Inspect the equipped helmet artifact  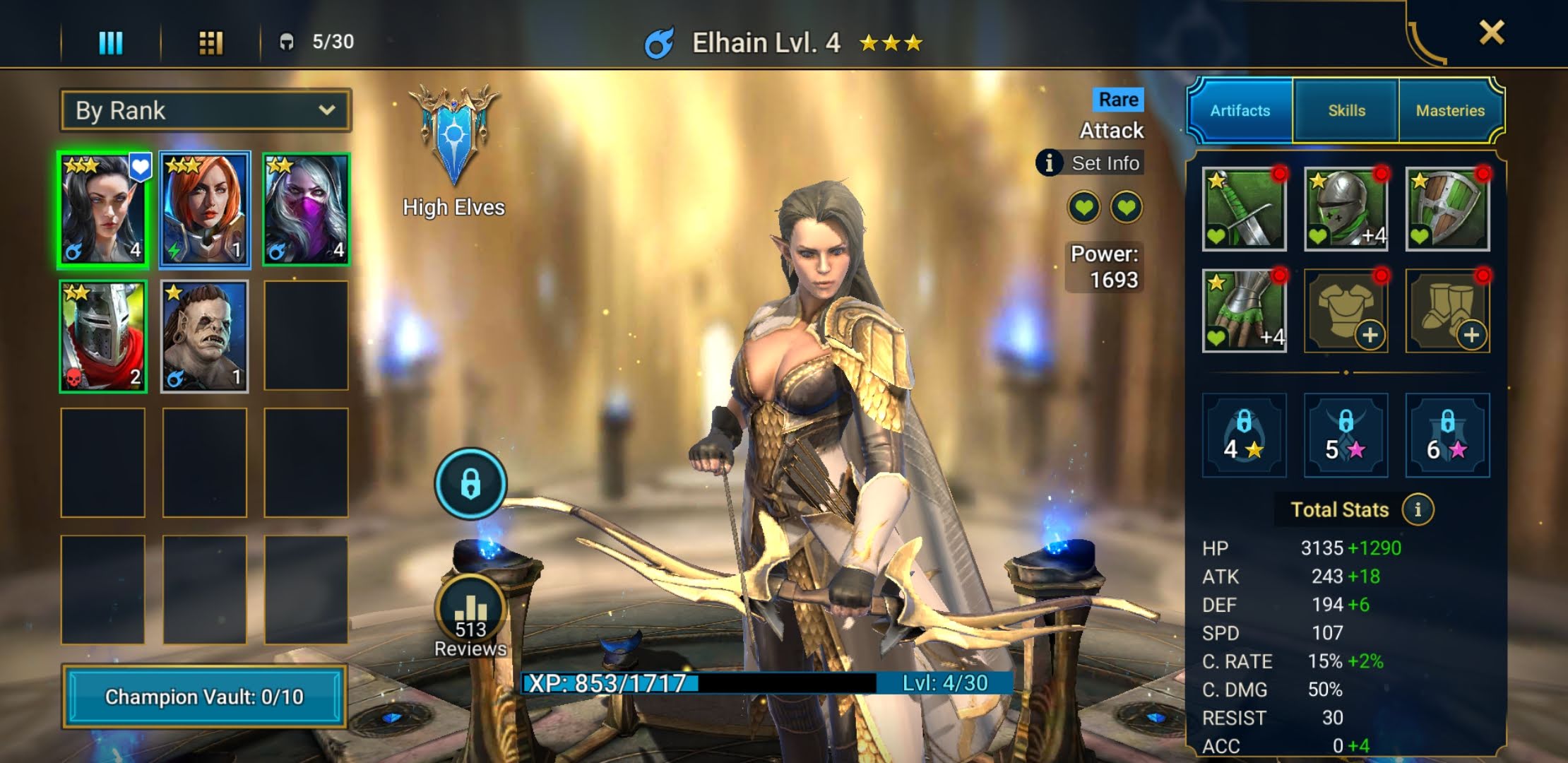coord(1346,210)
